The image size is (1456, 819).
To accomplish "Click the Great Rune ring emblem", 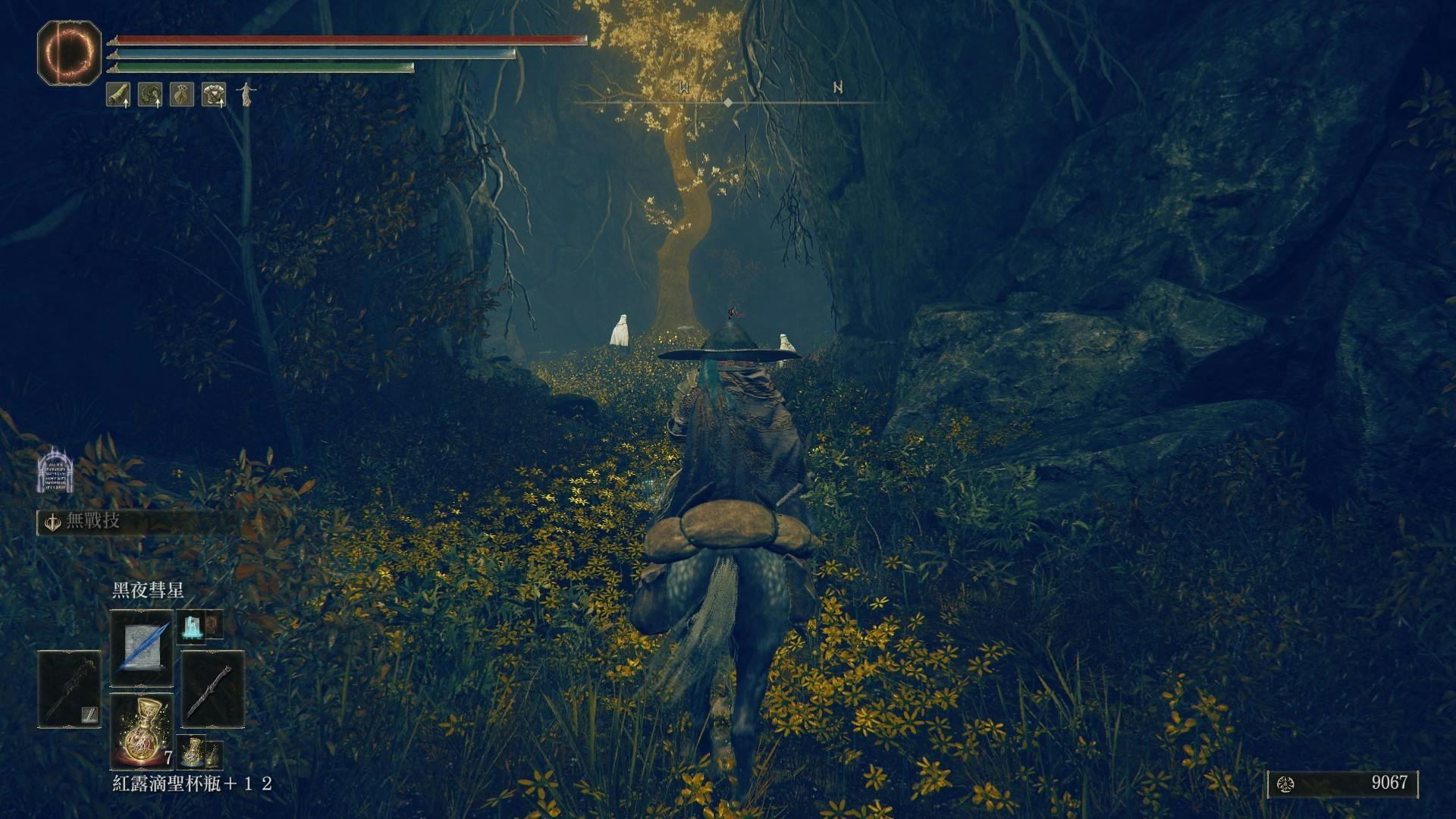I will pos(69,52).
